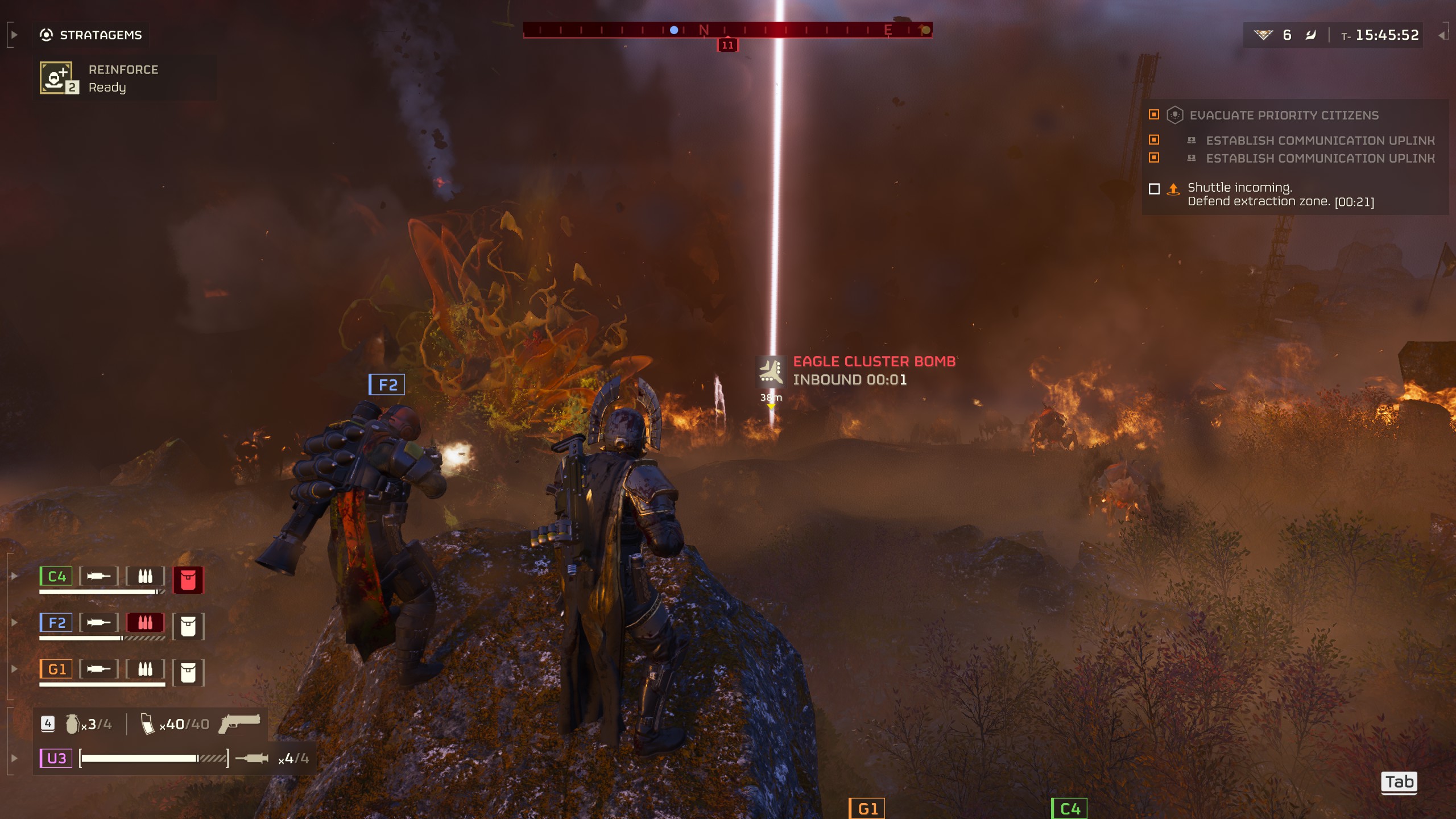Select the pistol weapon icon
The height and width of the screenshot is (819, 1456).
[239, 723]
